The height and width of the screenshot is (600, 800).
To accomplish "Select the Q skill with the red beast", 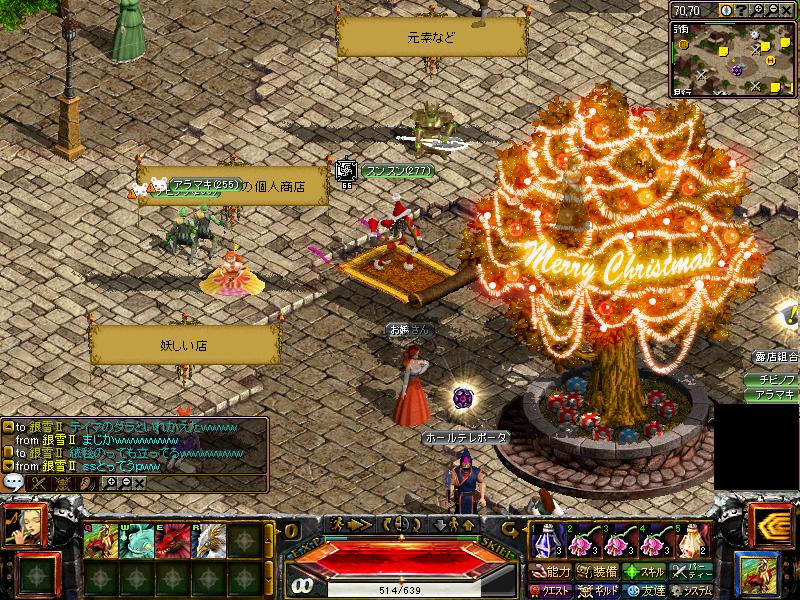I will (101, 541).
